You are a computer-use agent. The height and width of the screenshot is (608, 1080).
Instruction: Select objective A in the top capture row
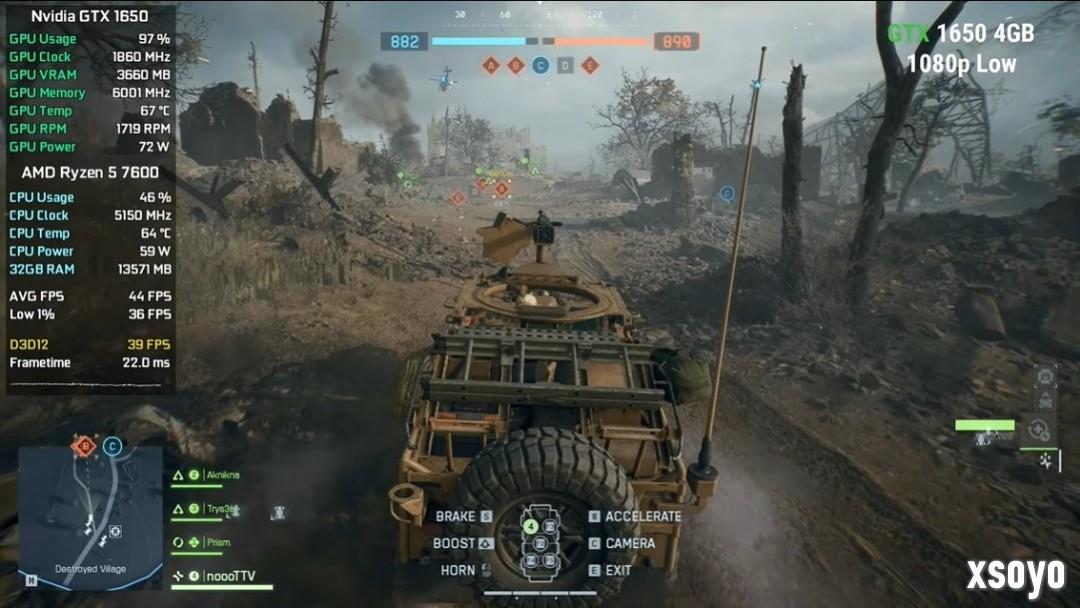490,66
